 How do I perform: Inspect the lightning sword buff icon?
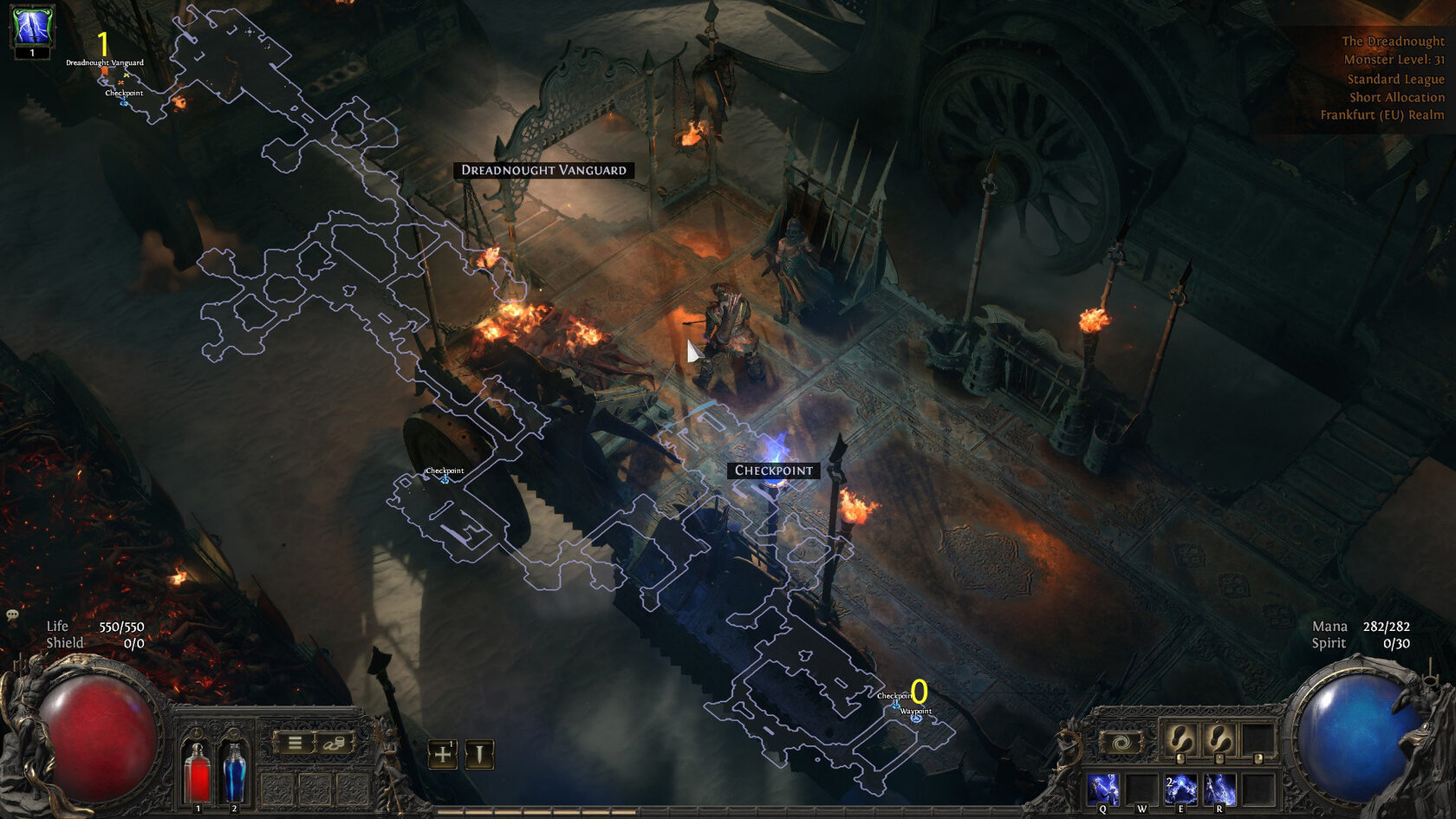point(32,26)
